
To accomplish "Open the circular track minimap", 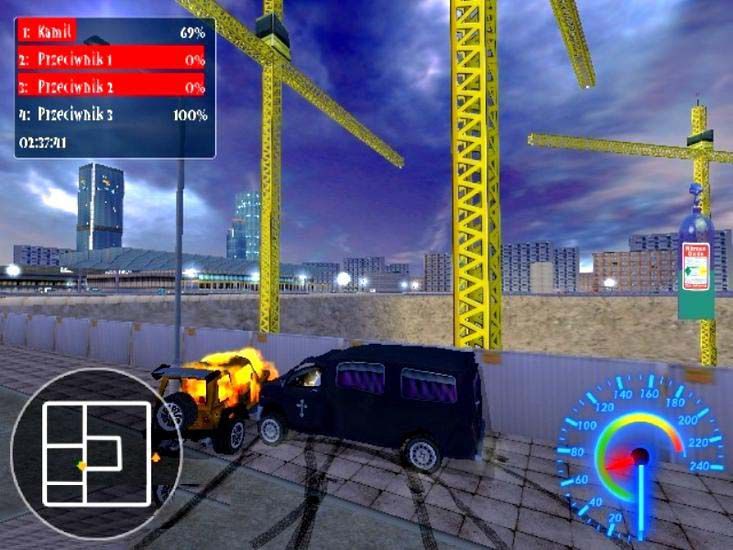I will tap(96, 454).
